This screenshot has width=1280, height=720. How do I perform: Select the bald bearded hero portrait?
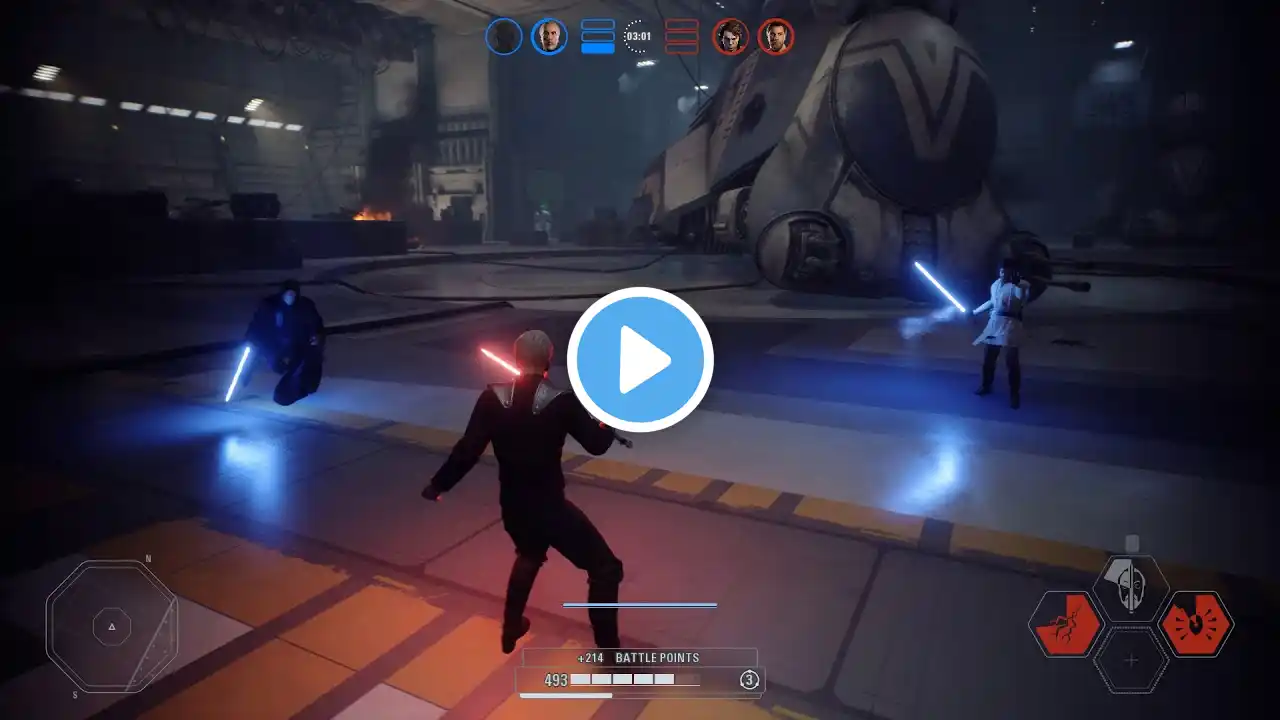549,37
